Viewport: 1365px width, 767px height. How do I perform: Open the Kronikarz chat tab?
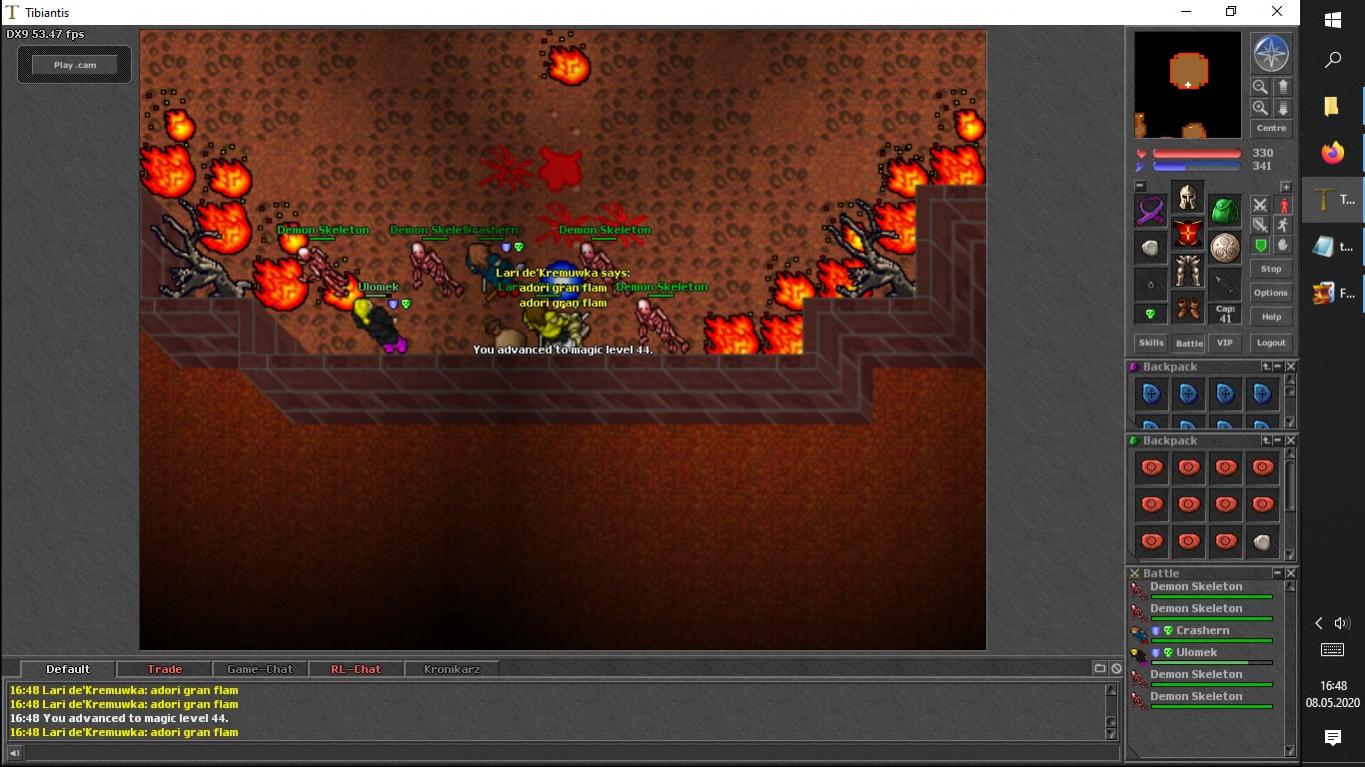coord(452,669)
